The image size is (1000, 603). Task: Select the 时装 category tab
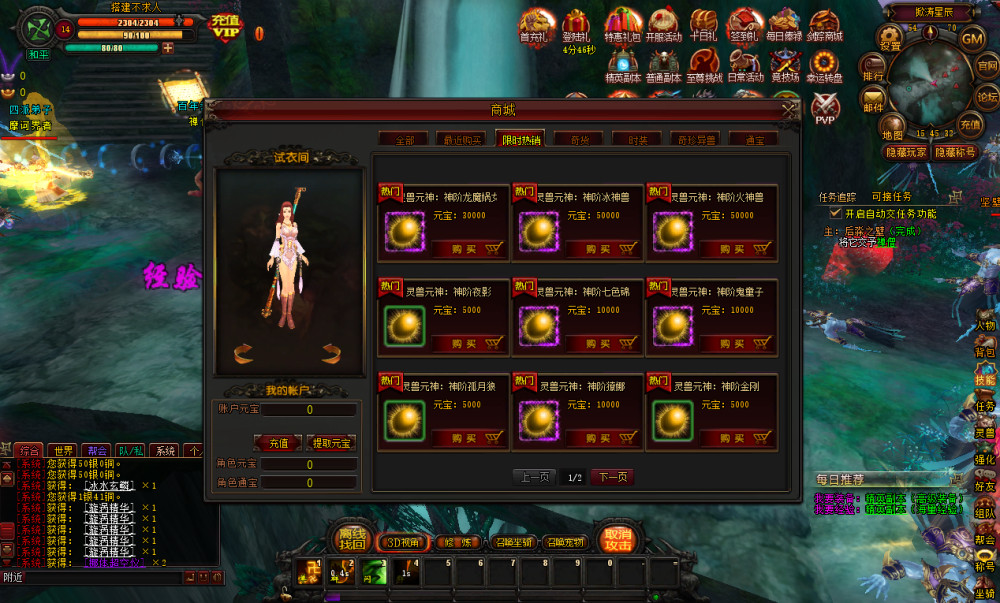[637, 140]
